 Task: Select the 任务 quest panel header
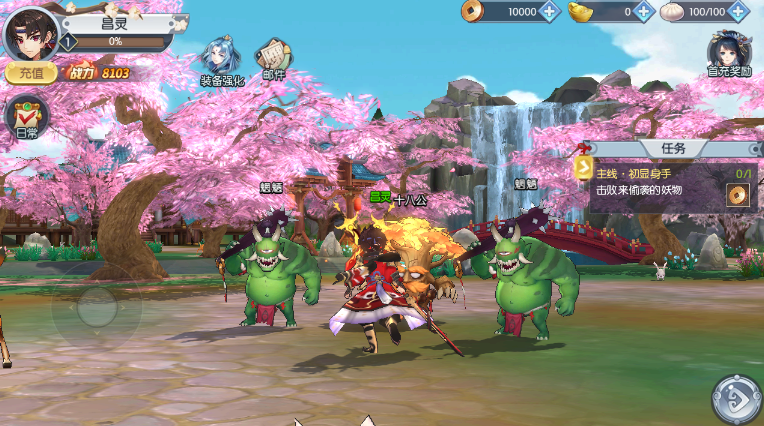[673, 148]
